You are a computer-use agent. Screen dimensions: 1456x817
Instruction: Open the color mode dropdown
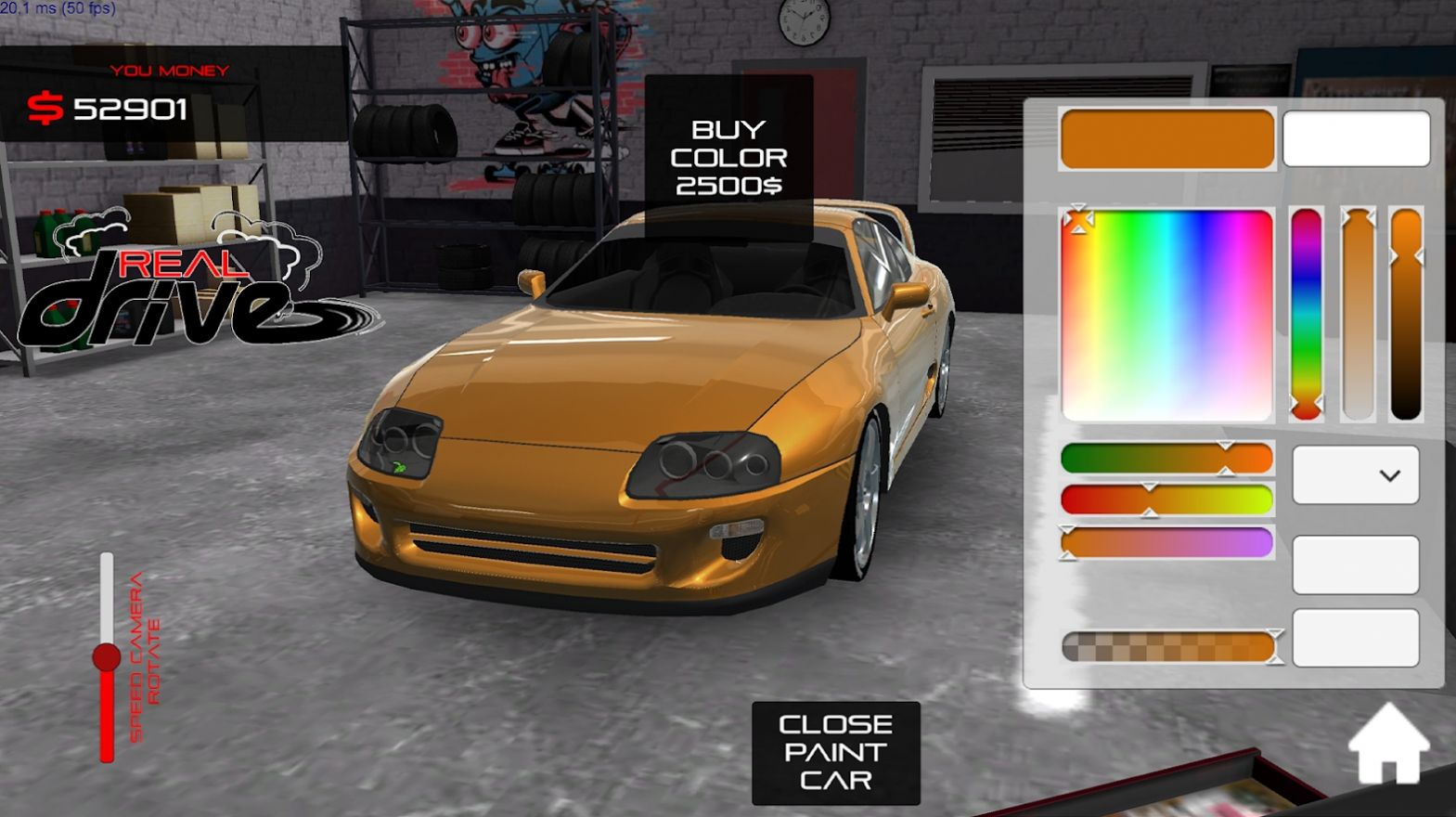(1355, 474)
